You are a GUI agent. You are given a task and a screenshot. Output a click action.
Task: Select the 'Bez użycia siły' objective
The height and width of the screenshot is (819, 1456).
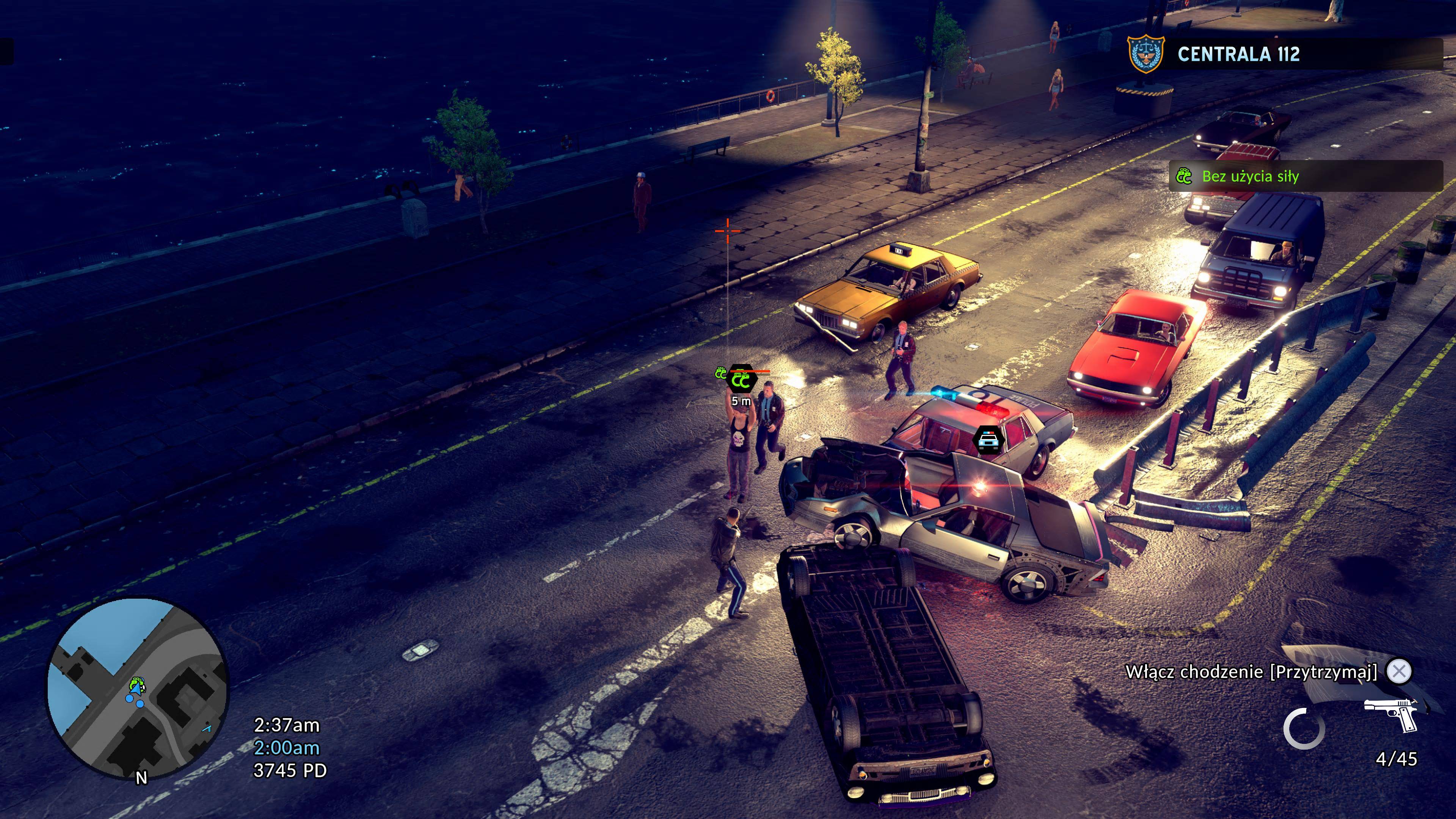point(1250,176)
